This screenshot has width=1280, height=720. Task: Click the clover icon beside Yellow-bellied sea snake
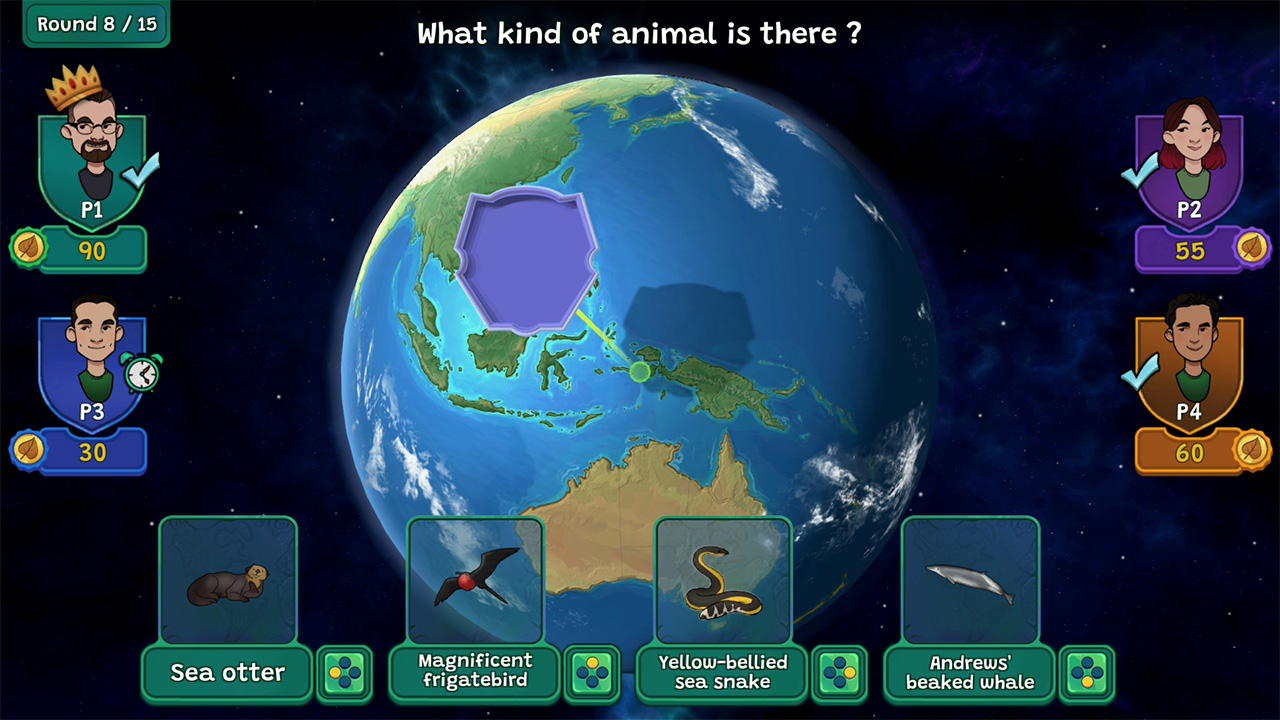(841, 673)
